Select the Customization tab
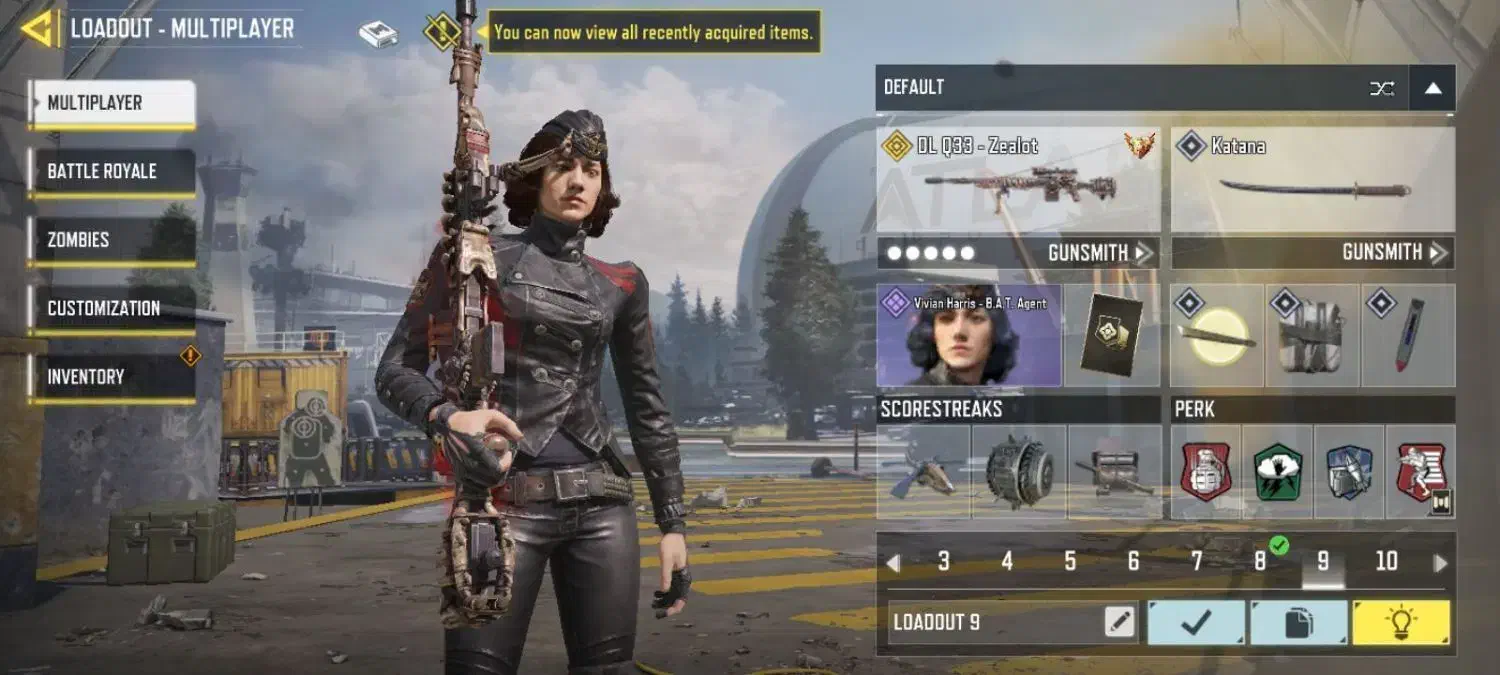The height and width of the screenshot is (675, 1500). (x=110, y=308)
